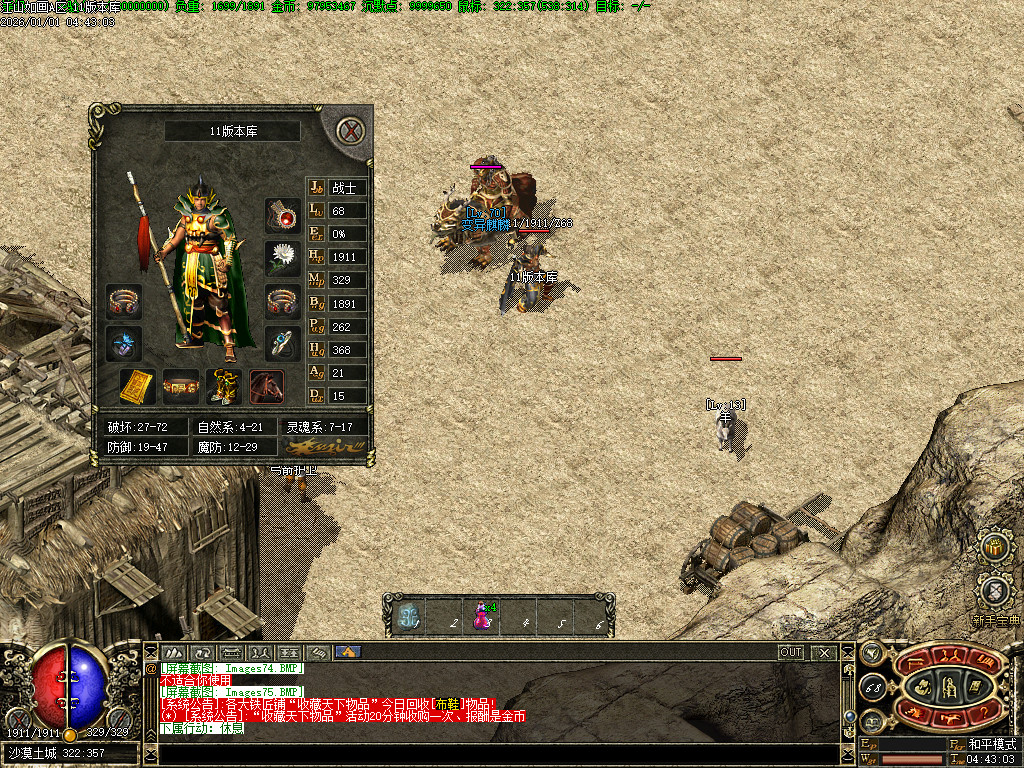Activate the first hotbar slot item
The image size is (1024, 768).
coord(408,615)
